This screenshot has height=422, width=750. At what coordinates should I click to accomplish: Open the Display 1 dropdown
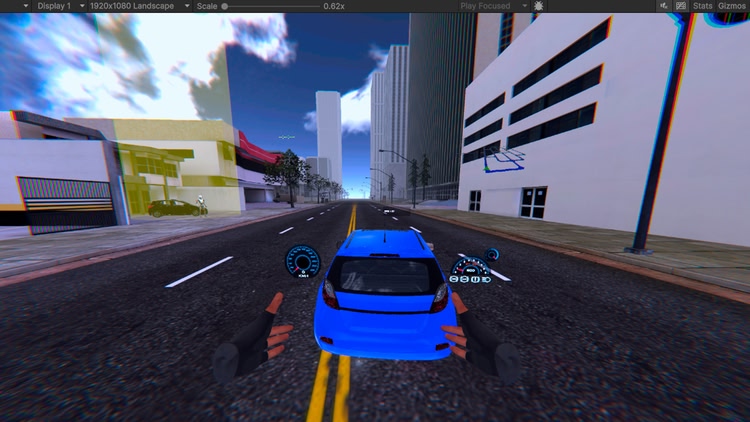(x=41, y=6)
